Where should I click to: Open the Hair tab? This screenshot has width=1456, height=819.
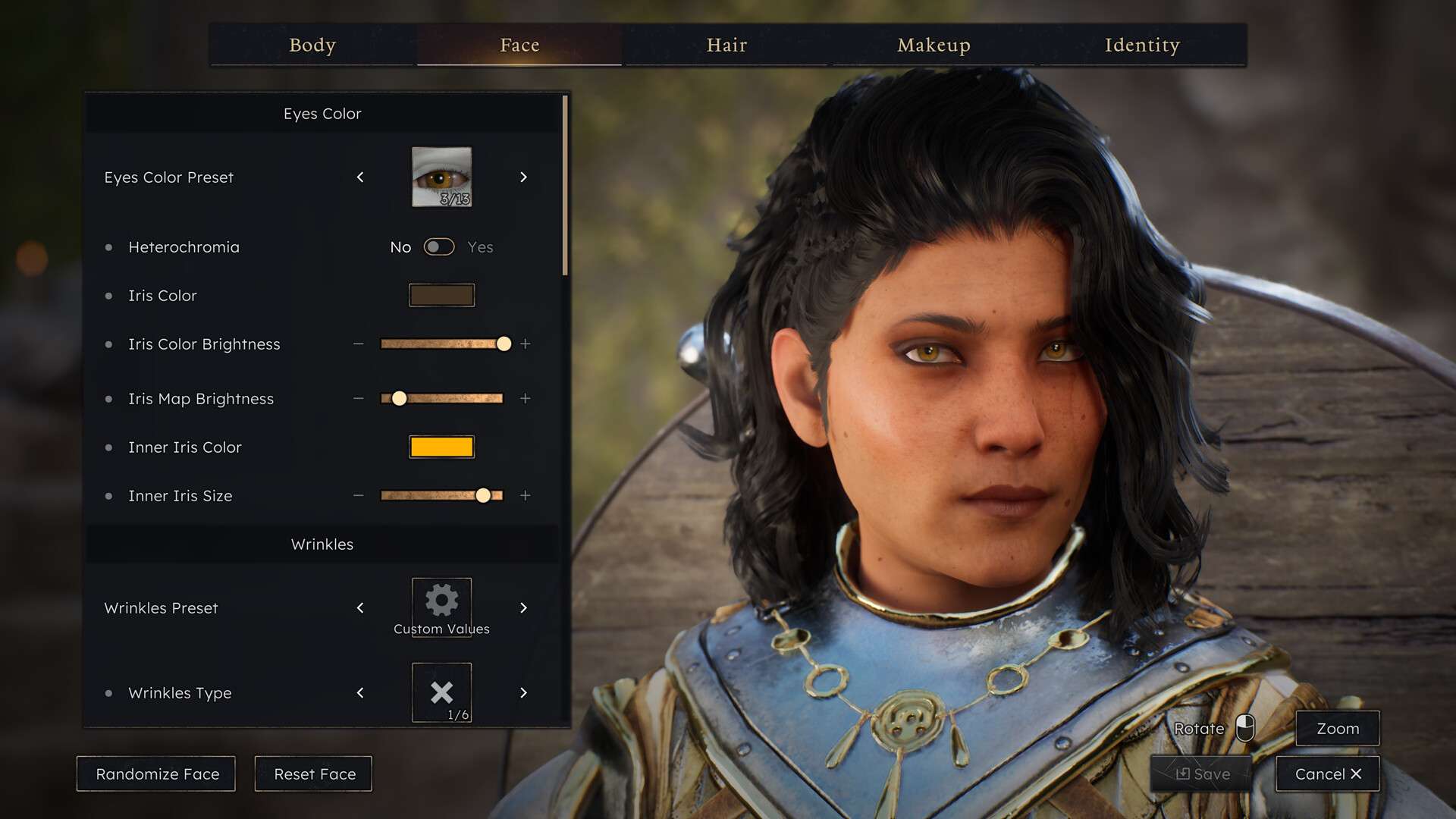click(726, 45)
